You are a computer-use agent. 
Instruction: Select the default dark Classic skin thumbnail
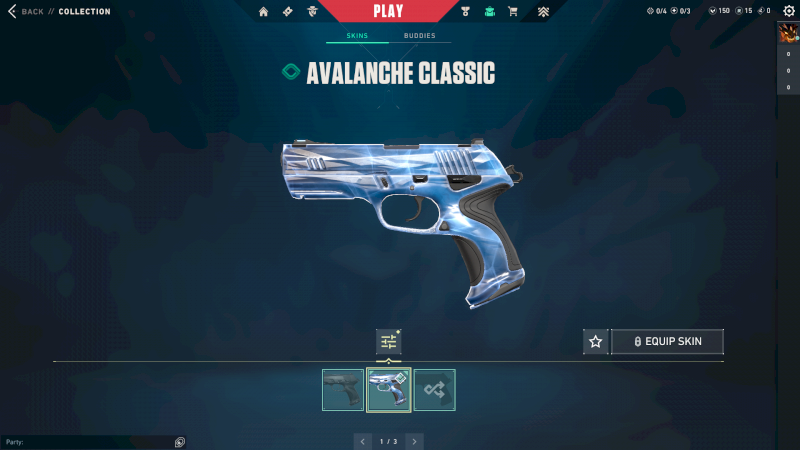pyautogui.click(x=343, y=390)
